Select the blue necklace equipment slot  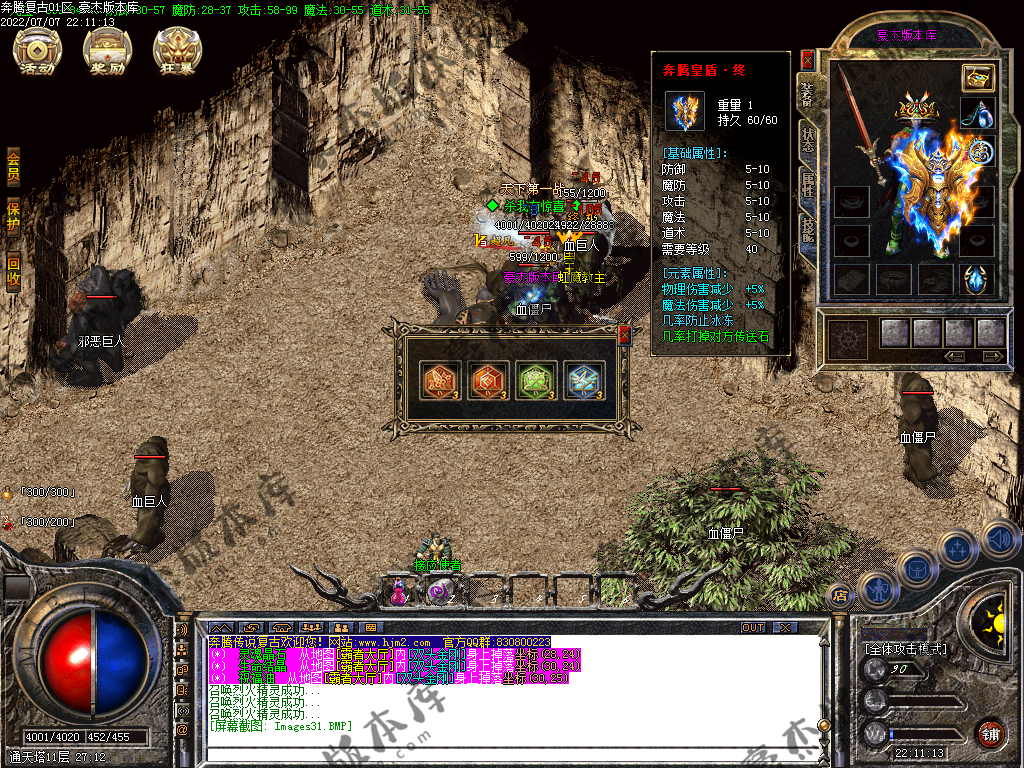(x=978, y=114)
